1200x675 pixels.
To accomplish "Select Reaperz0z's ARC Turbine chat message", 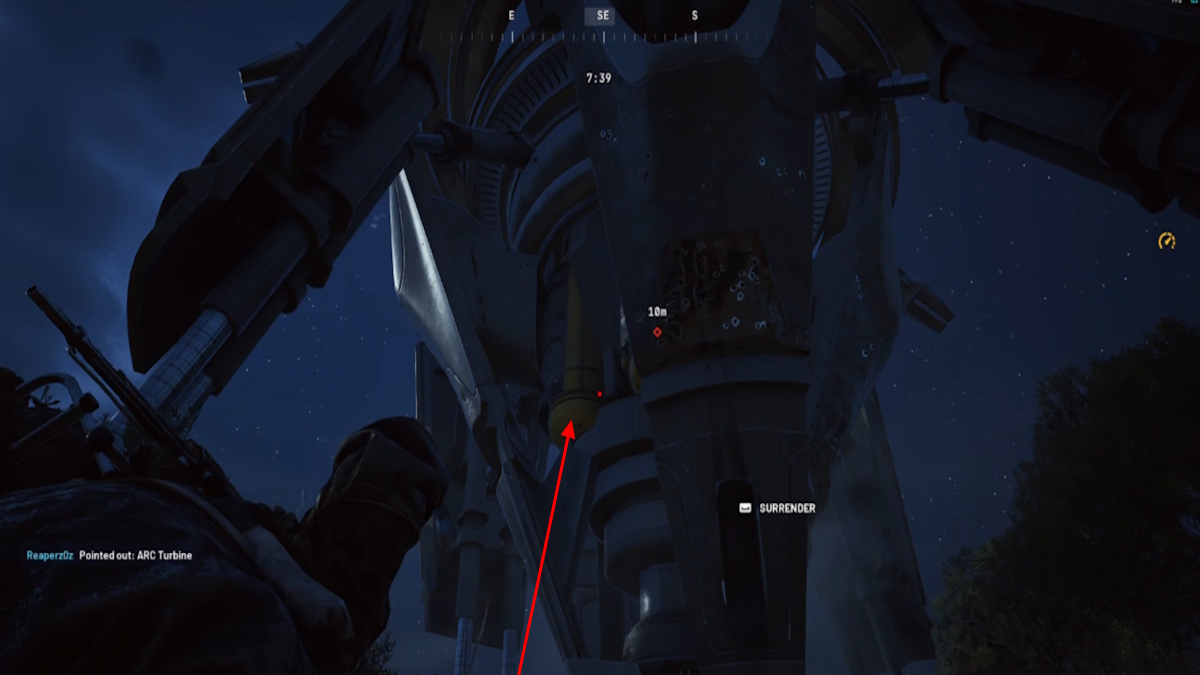I will [x=109, y=555].
